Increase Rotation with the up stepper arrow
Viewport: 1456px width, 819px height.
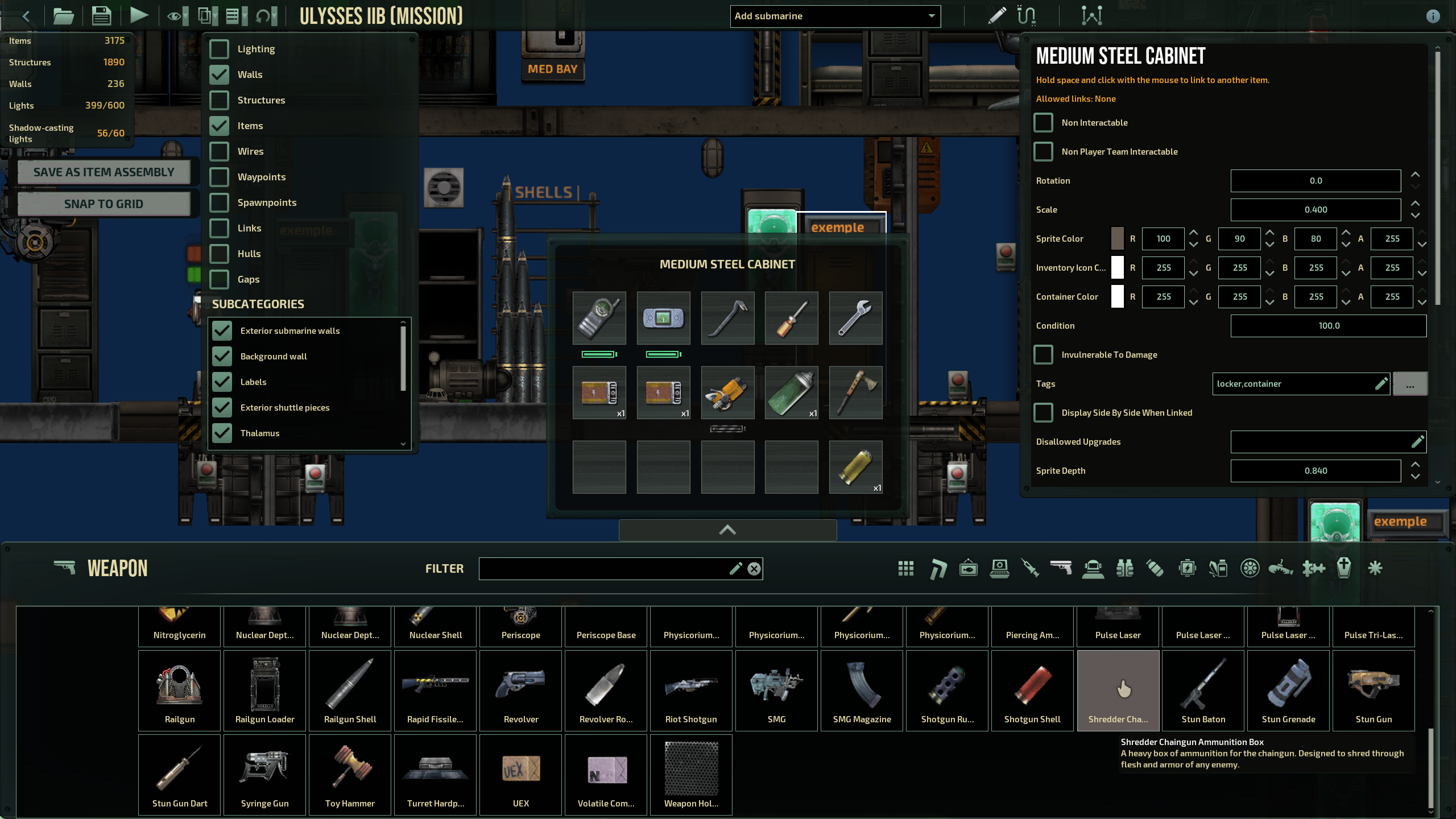1416,175
